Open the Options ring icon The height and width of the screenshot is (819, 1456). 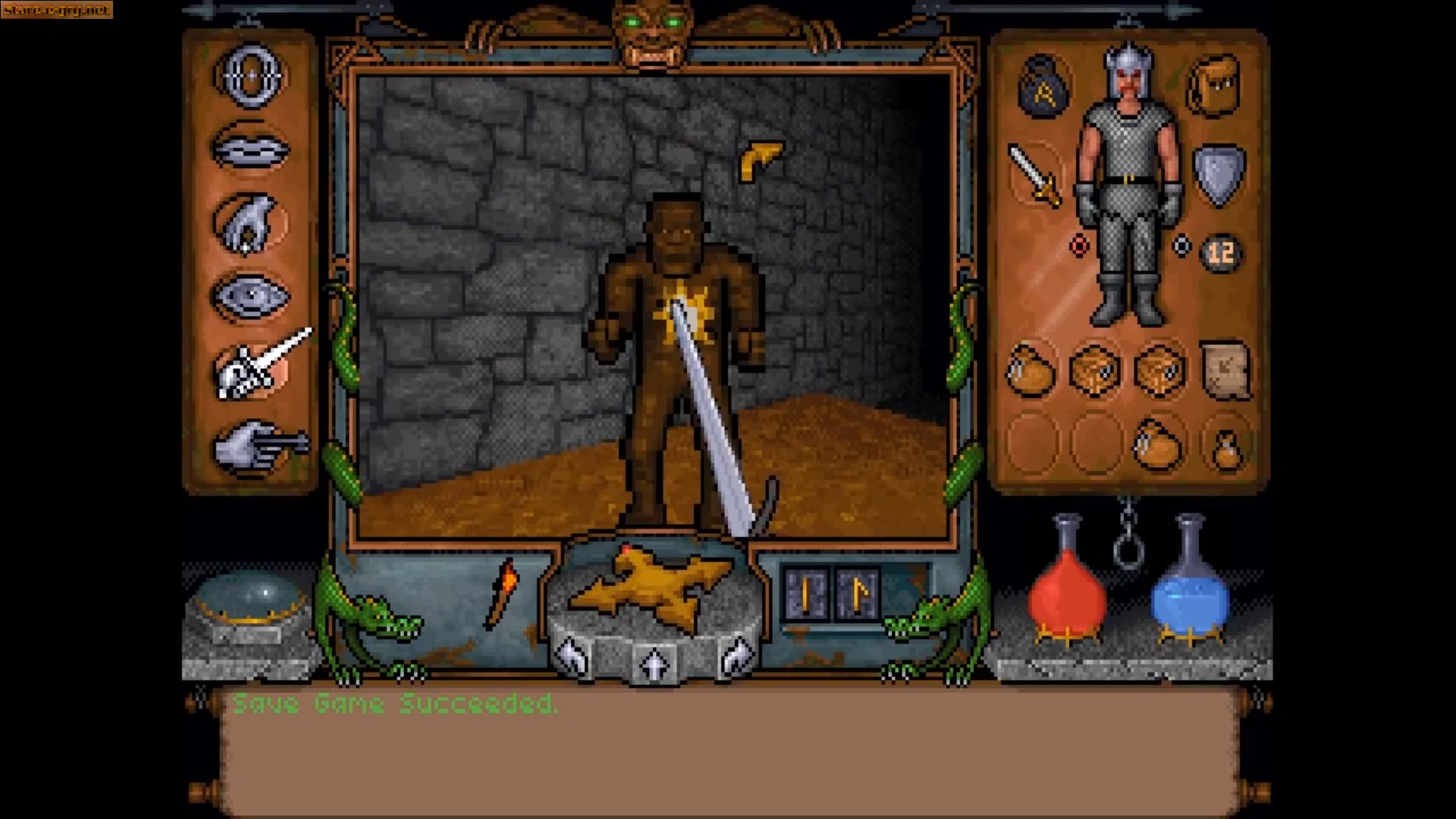pyautogui.click(x=250, y=76)
